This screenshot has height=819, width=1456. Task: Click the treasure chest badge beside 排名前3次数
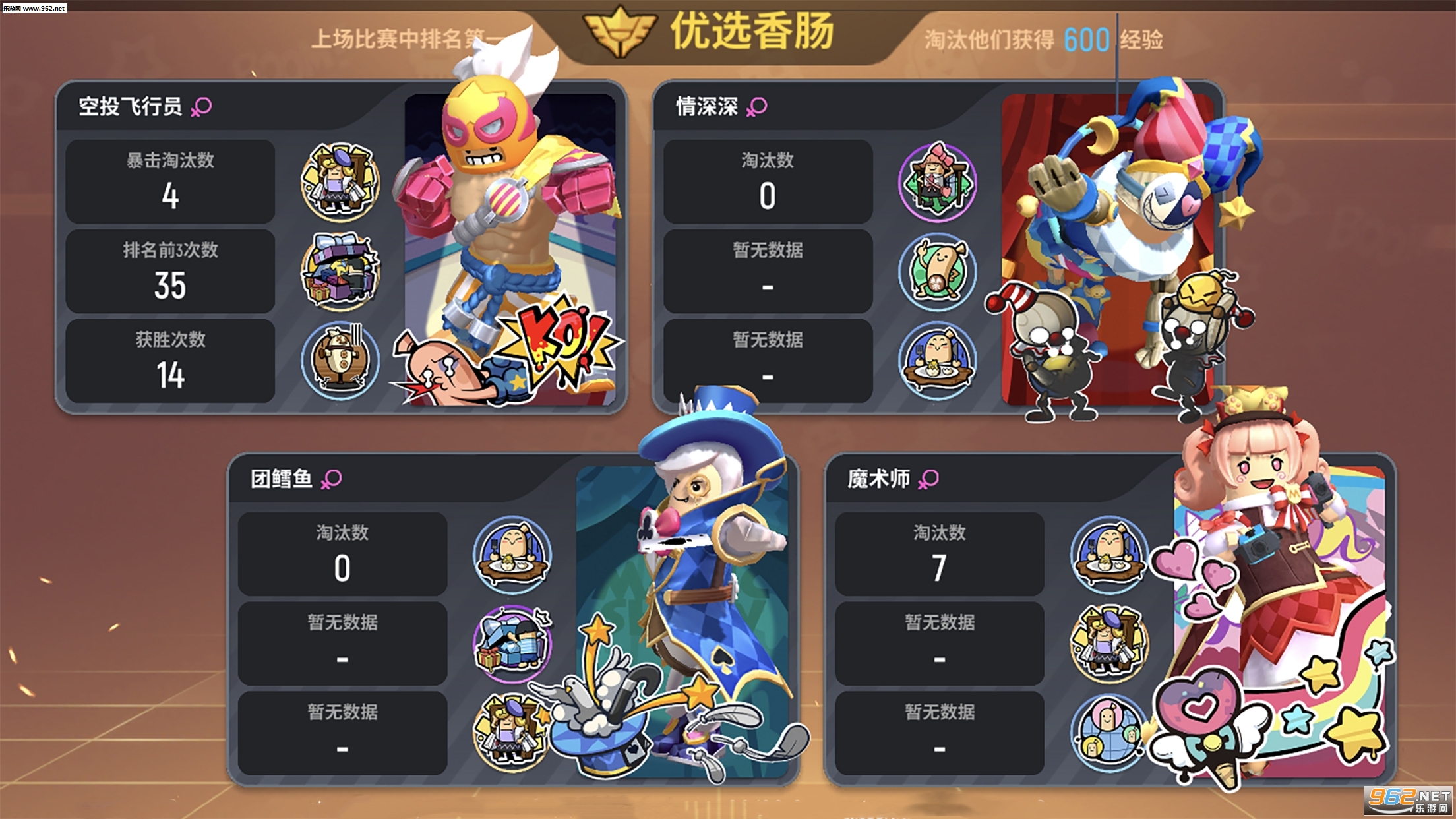(342, 270)
